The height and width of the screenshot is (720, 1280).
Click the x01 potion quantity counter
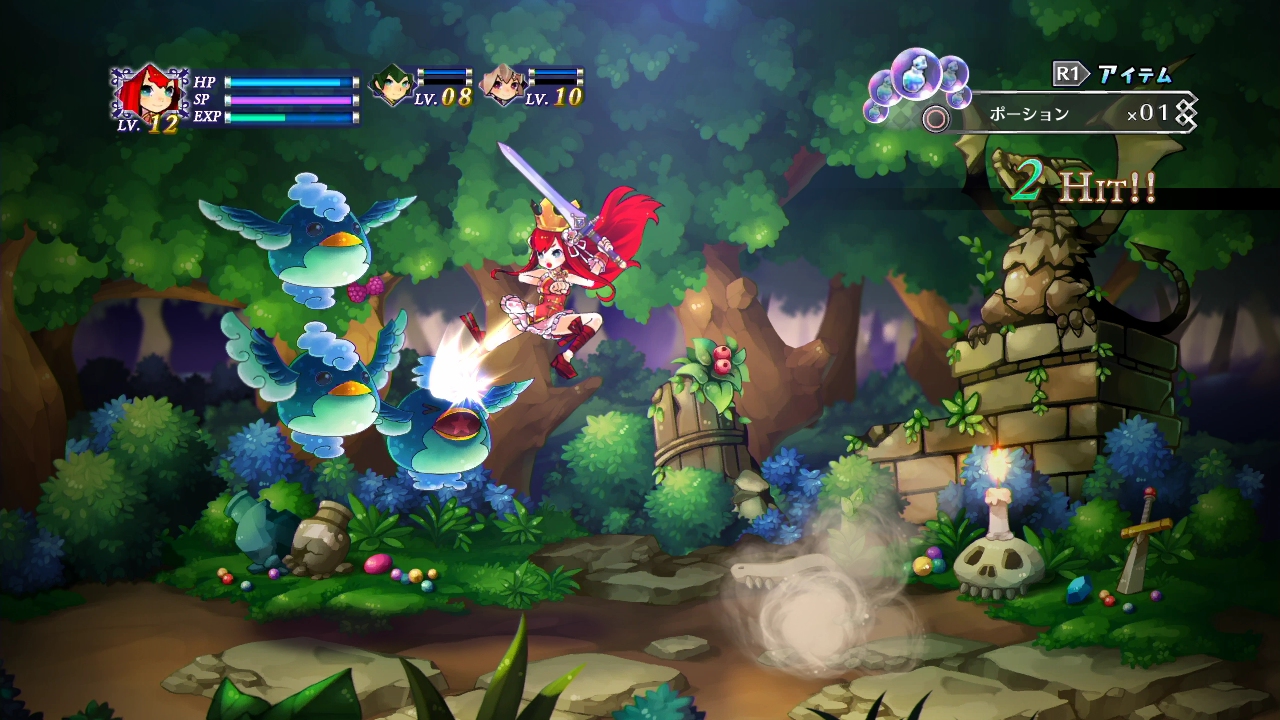[x=1147, y=113]
